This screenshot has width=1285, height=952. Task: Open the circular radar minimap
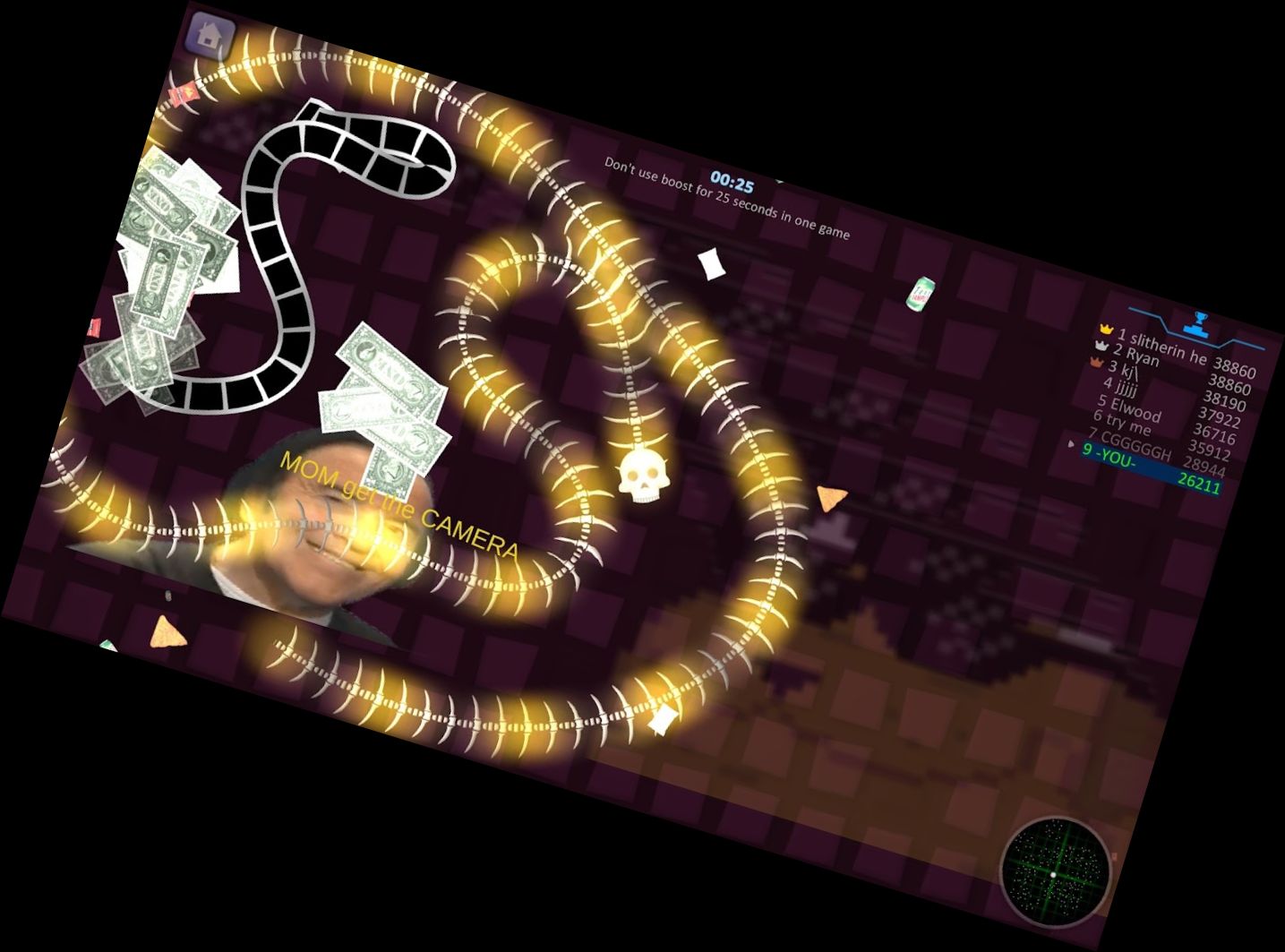tap(1055, 870)
